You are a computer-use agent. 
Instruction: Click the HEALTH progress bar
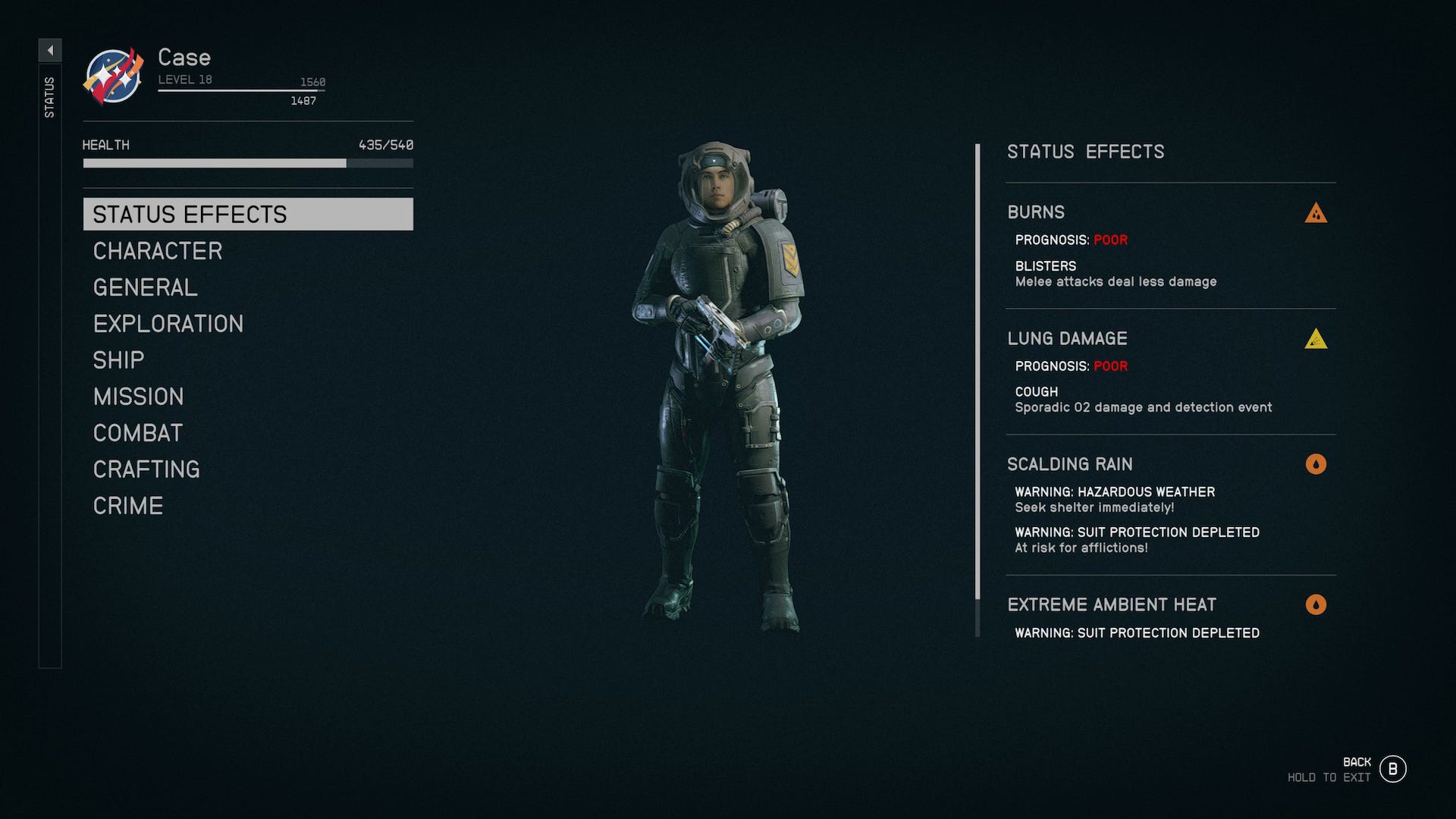[246, 163]
